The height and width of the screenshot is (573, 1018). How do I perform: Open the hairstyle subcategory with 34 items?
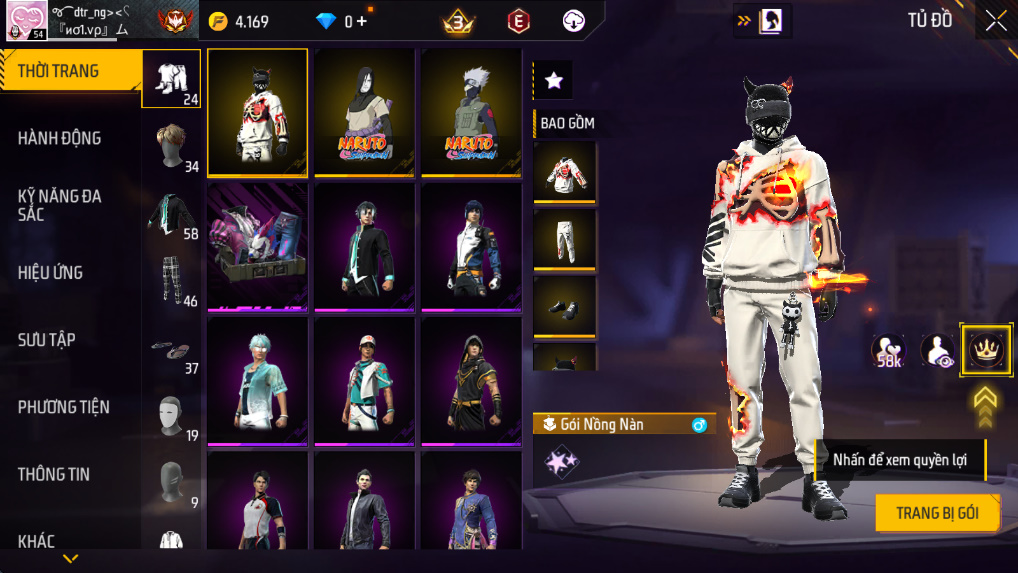coord(172,145)
